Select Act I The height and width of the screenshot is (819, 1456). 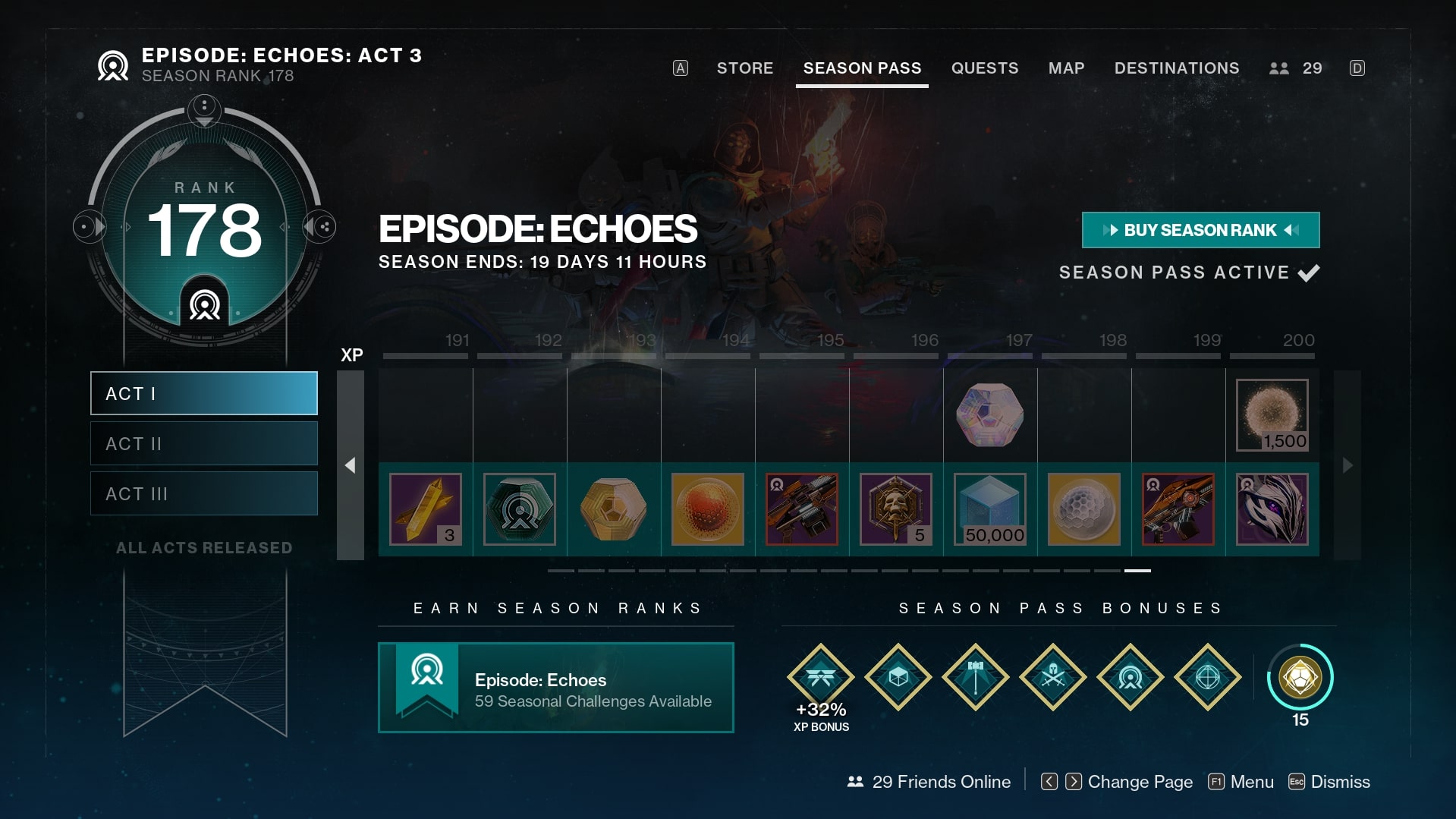tap(204, 393)
